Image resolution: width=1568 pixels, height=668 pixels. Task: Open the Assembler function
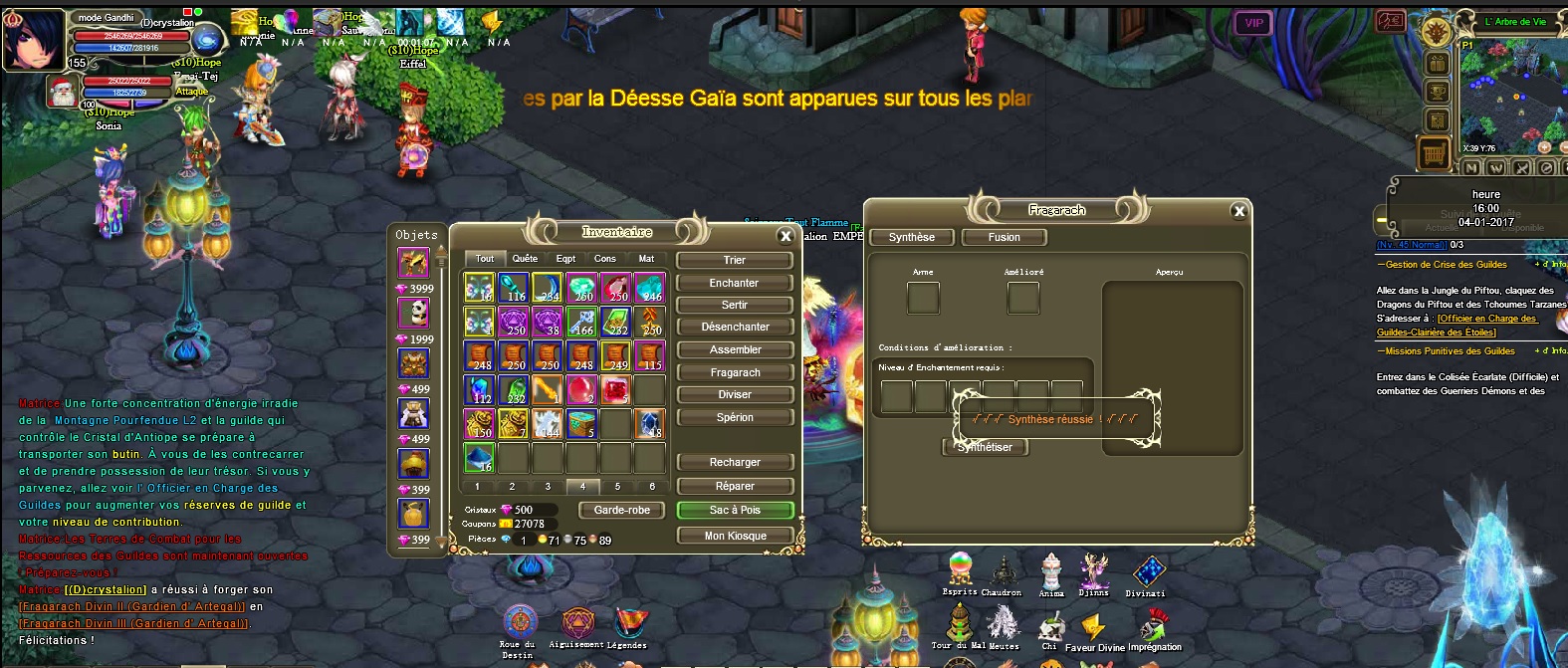(735, 349)
